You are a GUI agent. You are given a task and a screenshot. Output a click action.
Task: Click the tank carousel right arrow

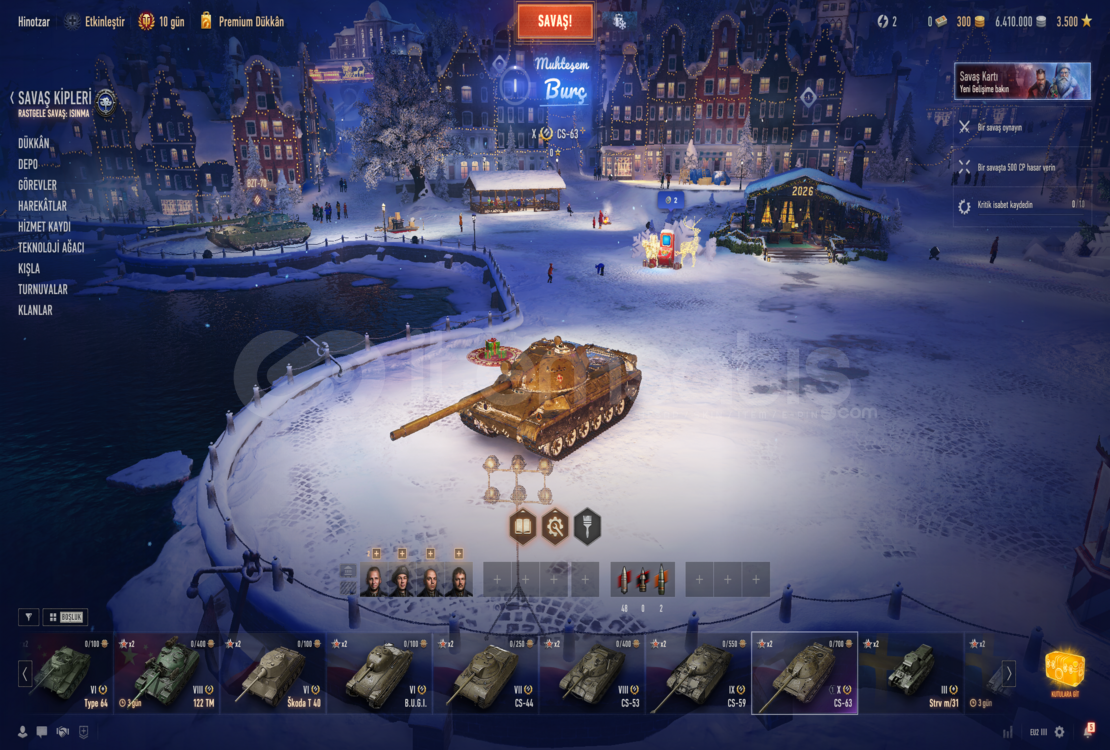coord(1009,673)
